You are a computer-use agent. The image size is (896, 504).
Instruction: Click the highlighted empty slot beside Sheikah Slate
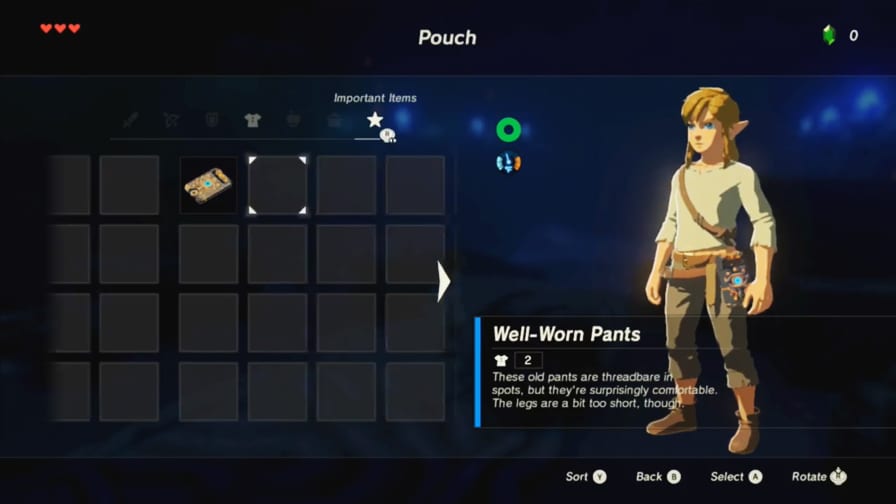[x=278, y=184]
